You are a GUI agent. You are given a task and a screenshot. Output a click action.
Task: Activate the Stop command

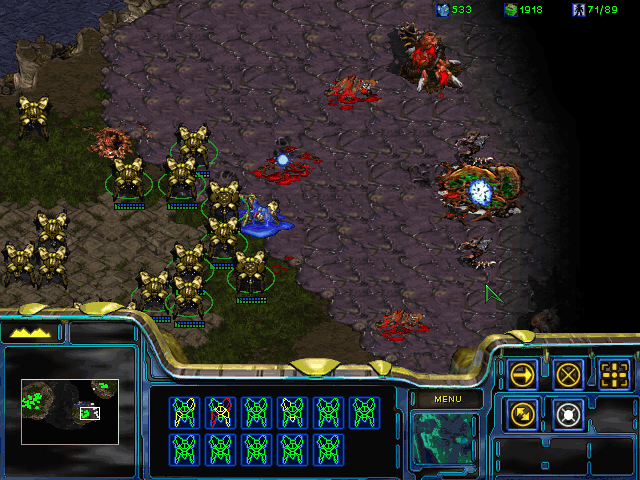568,374
